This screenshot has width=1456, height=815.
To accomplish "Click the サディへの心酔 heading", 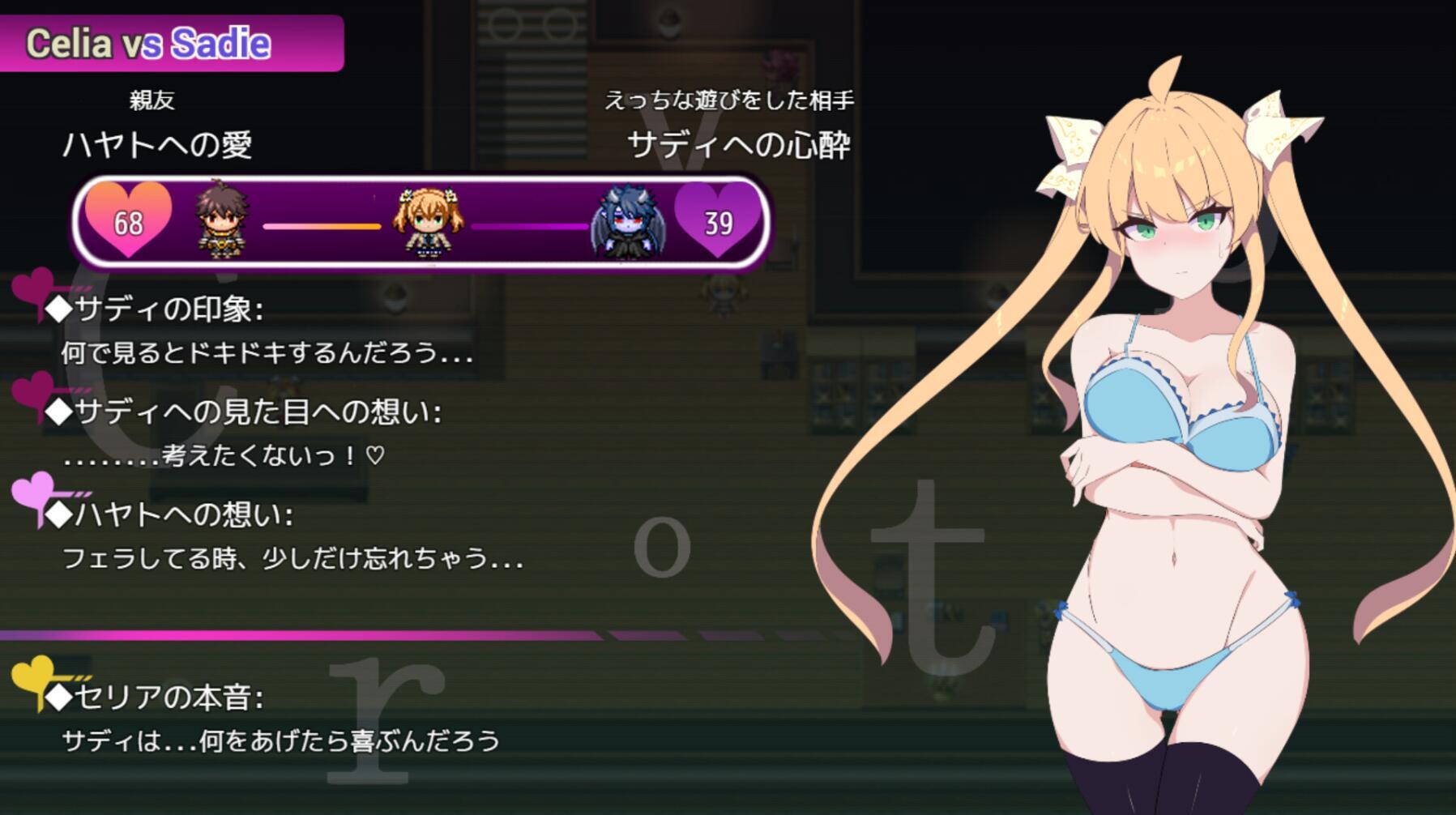I will 741,146.
